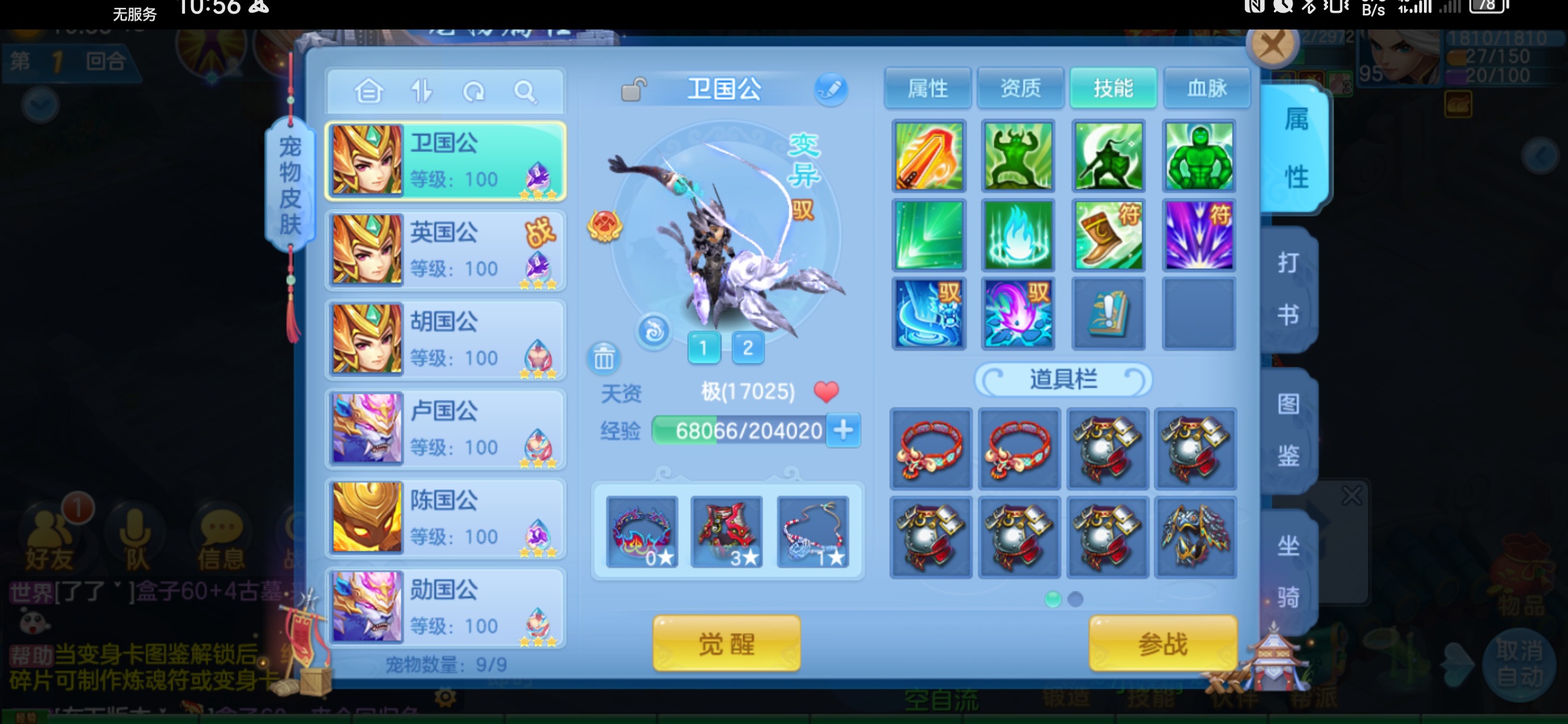Image resolution: width=1568 pixels, height=724 pixels.
Task: Pick the pet 勋国公 from the list
Action: tap(446, 607)
